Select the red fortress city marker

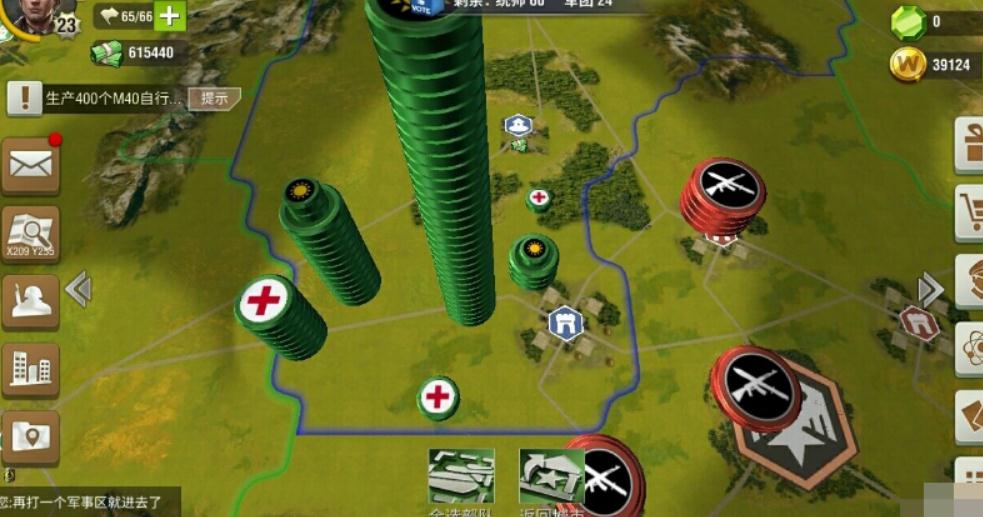point(918,323)
